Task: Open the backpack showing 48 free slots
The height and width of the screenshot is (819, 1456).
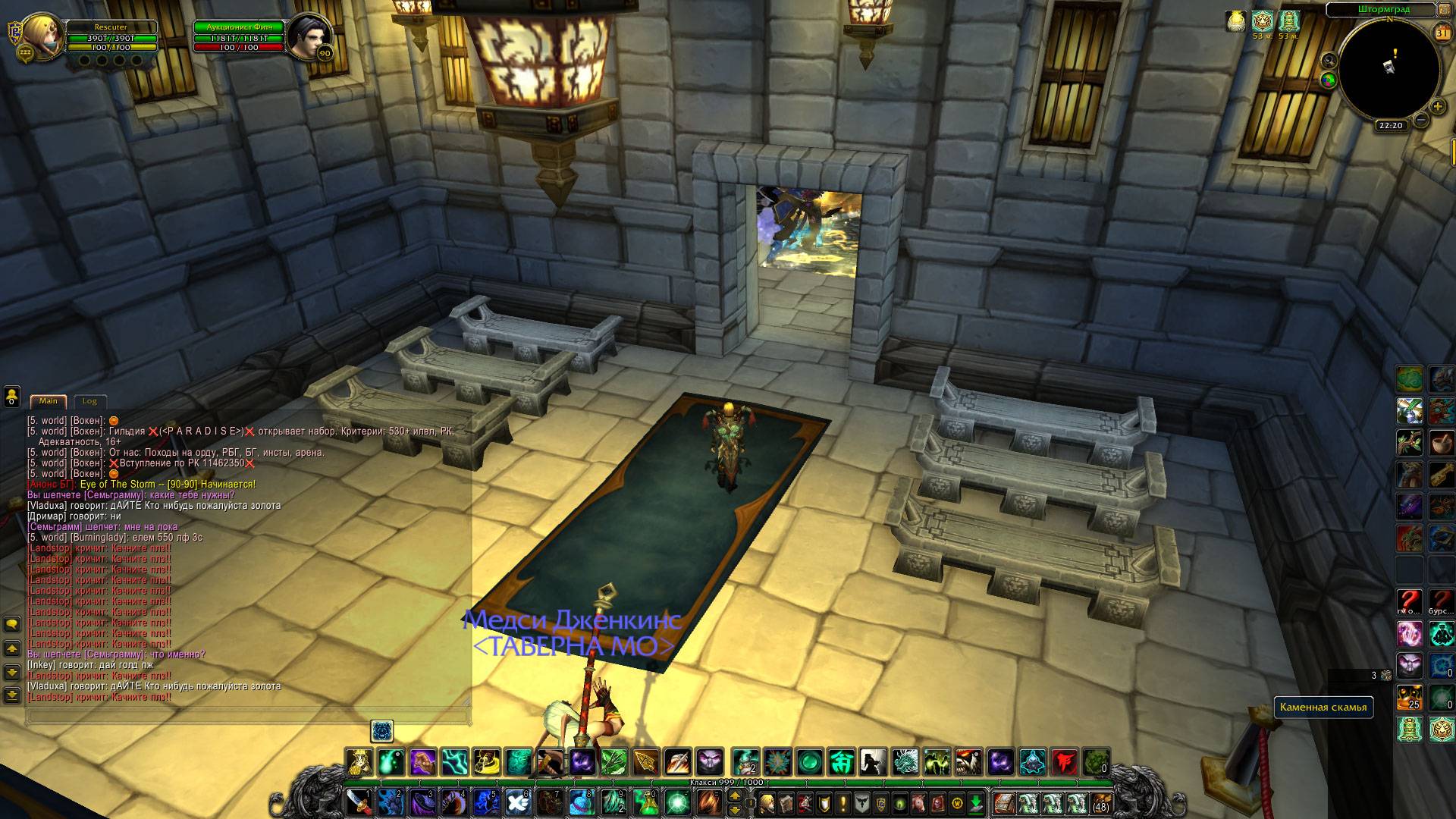Action: coord(1100,802)
